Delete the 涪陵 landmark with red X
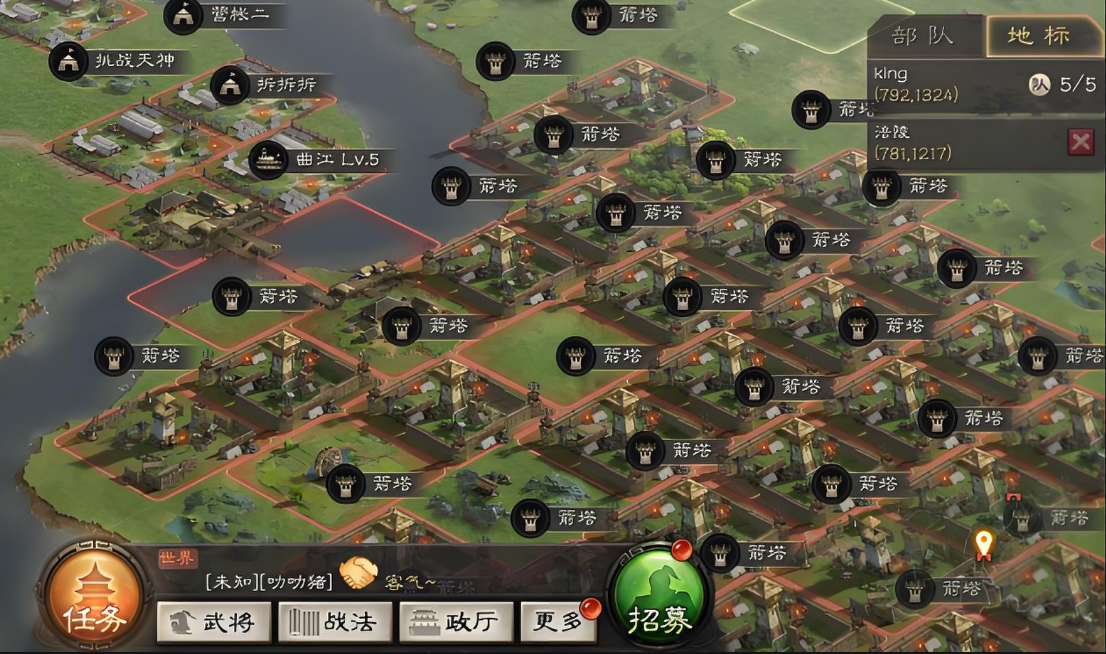The height and width of the screenshot is (654, 1106). coord(1080,142)
